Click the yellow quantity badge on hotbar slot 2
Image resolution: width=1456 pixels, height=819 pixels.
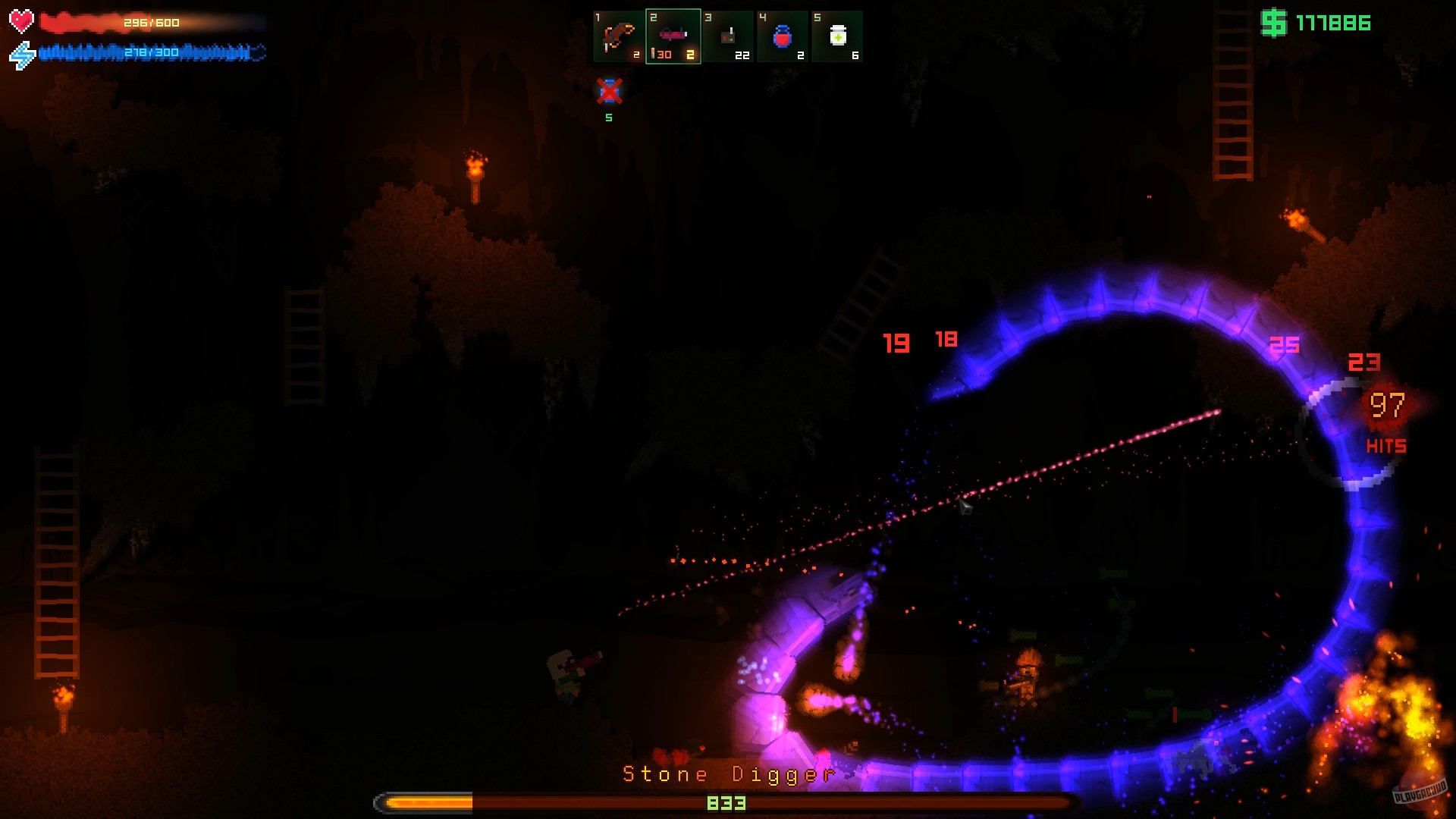point(692,54)
